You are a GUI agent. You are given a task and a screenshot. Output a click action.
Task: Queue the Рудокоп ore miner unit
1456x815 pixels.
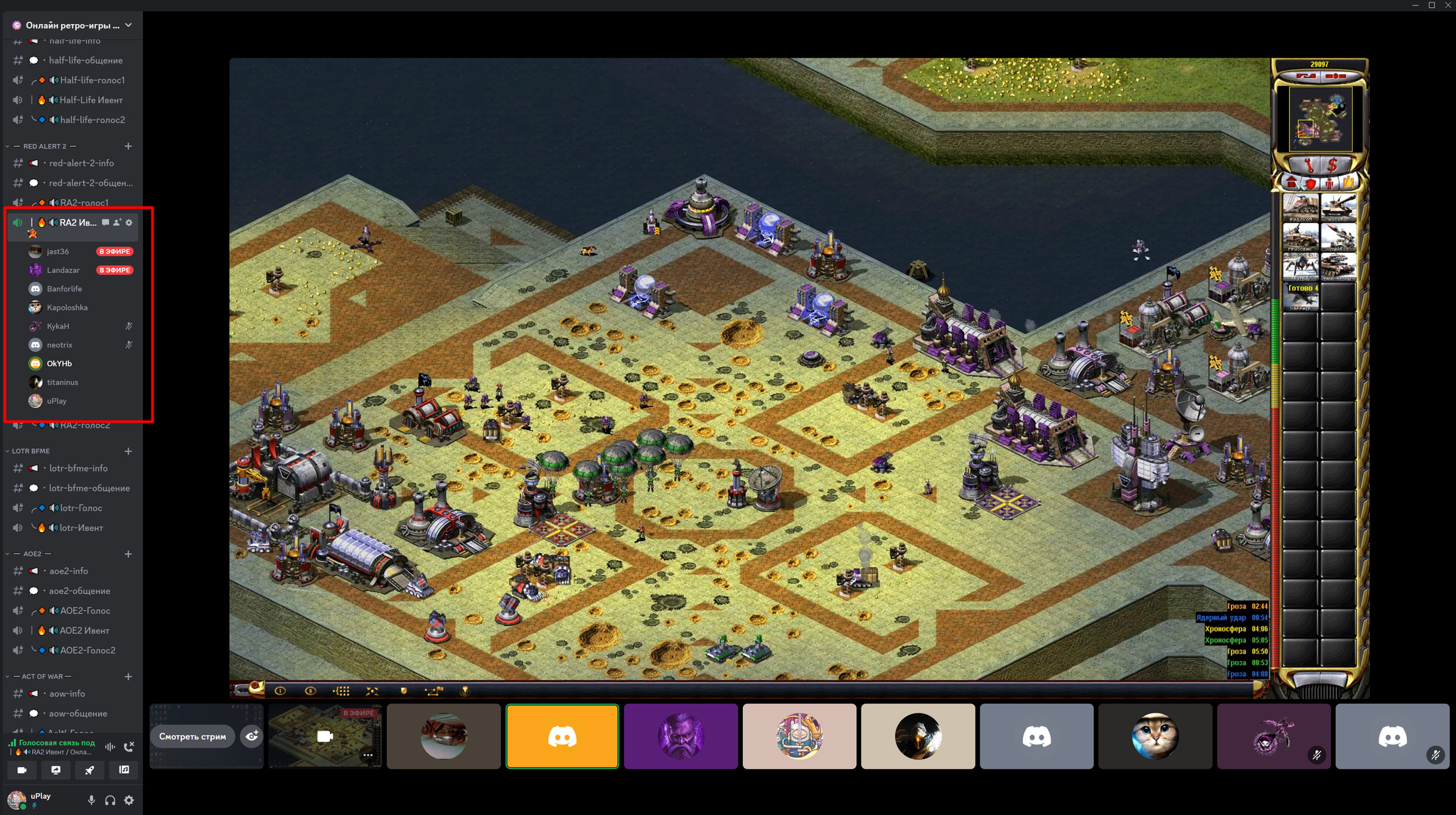click(x=1300, y=207)
